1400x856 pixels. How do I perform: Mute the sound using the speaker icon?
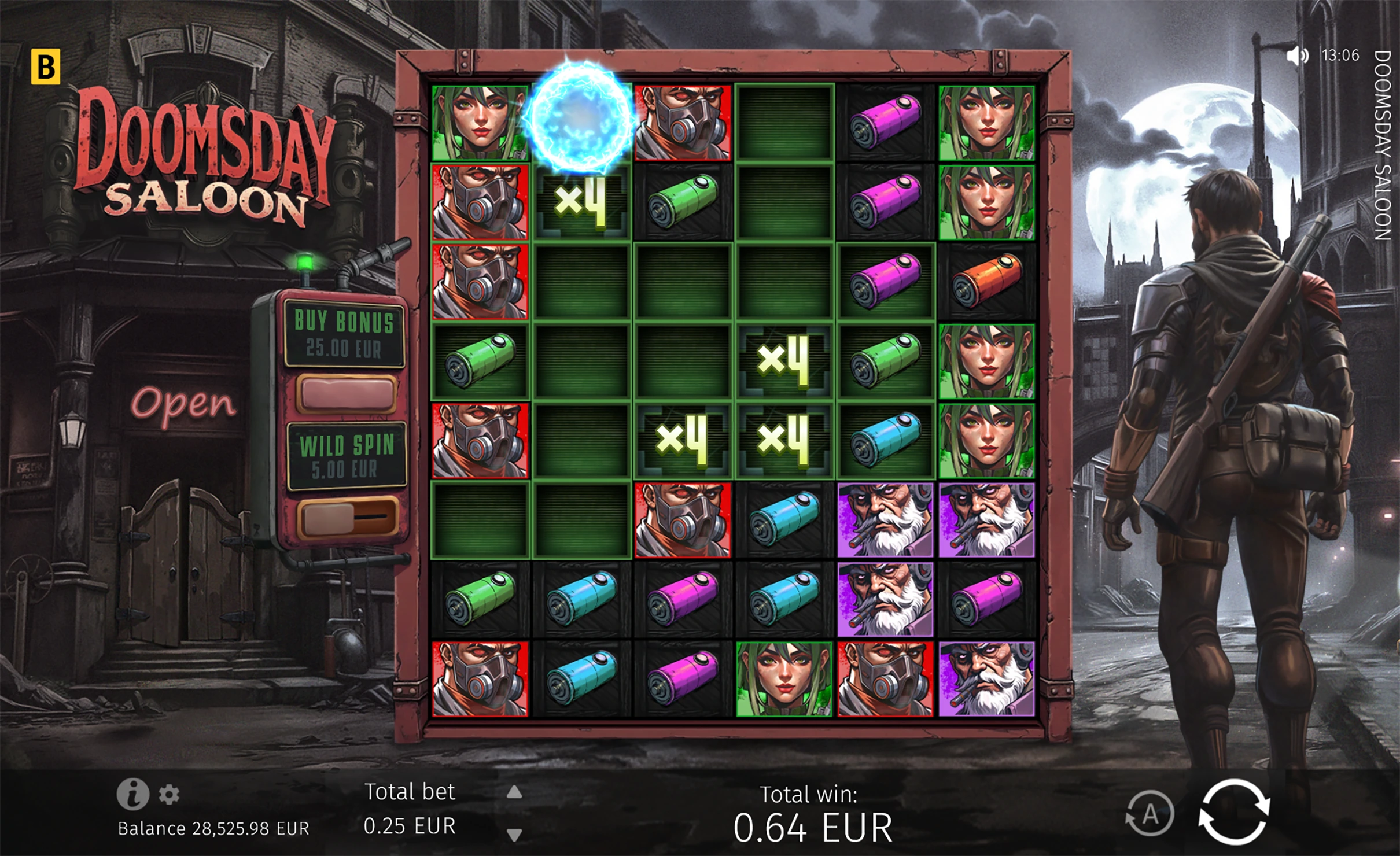click(1296, 56)
